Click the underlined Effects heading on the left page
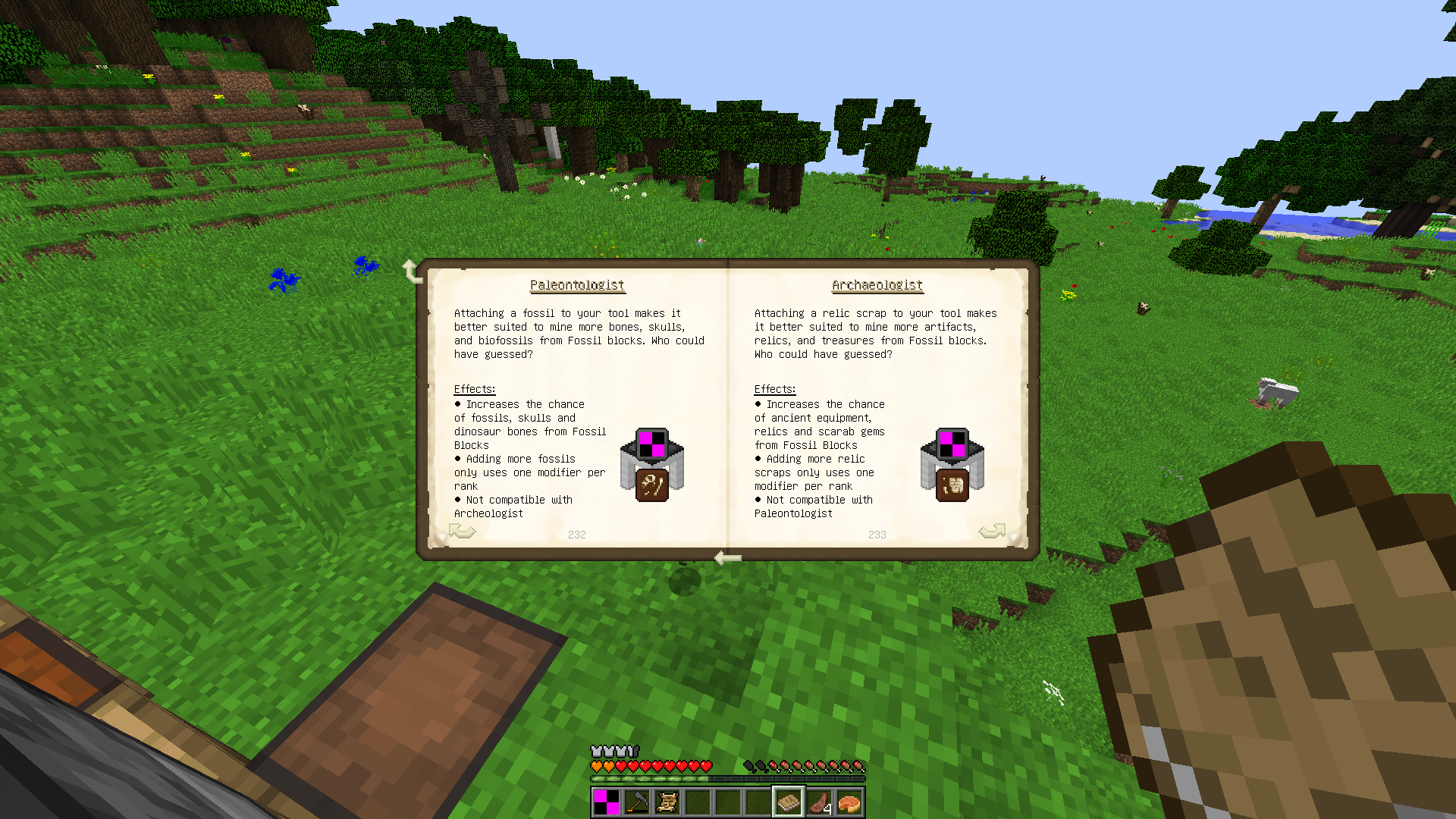 tap(473, 389)
